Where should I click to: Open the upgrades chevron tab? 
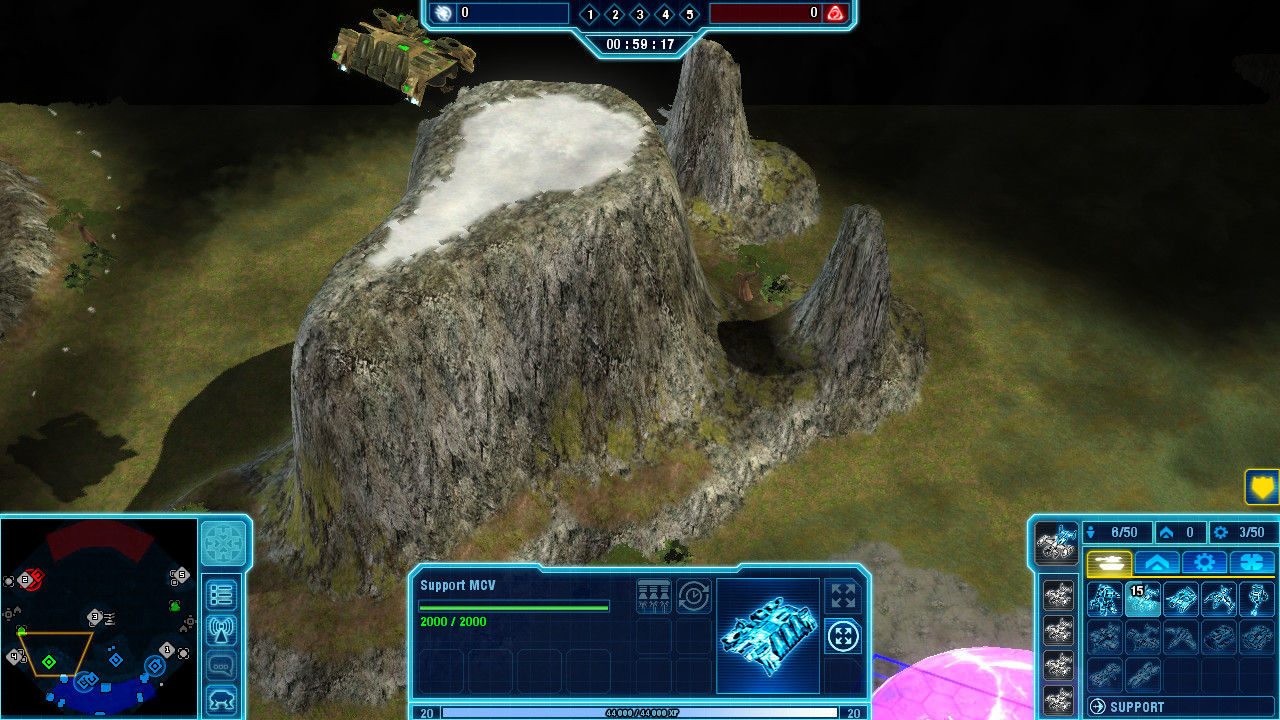pos(1157,563)
